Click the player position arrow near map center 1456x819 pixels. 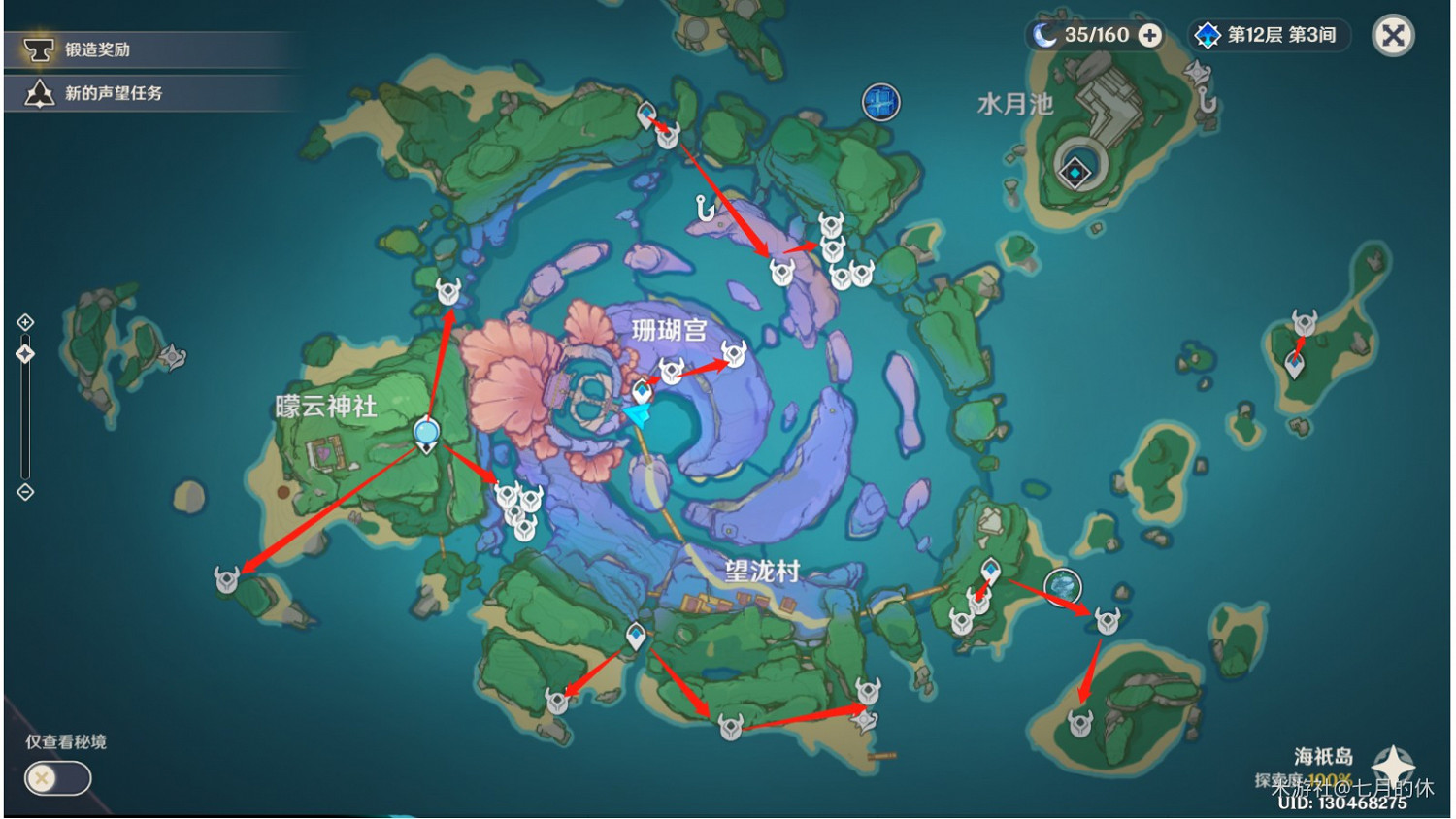coord(636,414)
